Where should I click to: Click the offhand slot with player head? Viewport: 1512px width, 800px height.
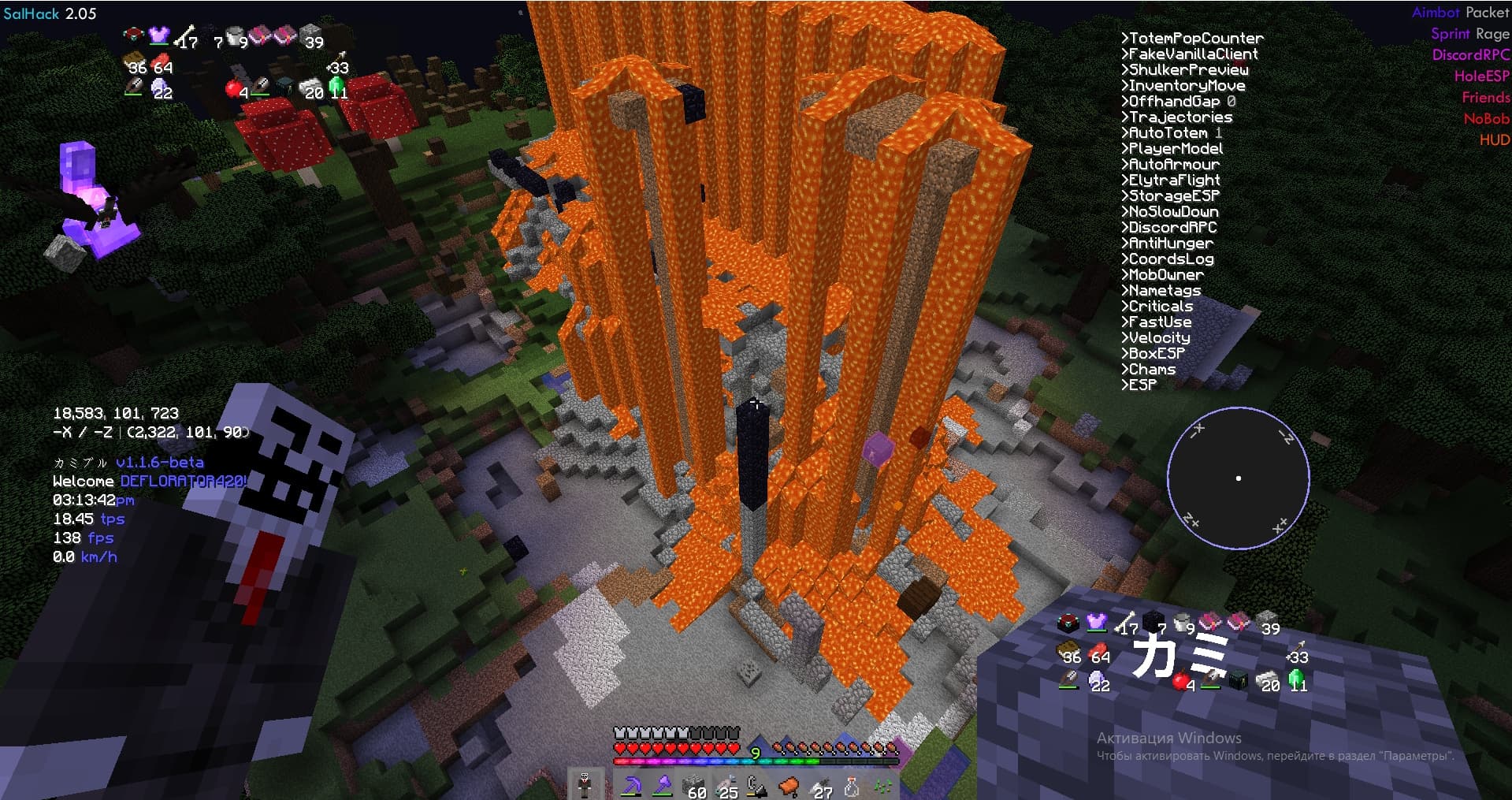coord(585,785)
